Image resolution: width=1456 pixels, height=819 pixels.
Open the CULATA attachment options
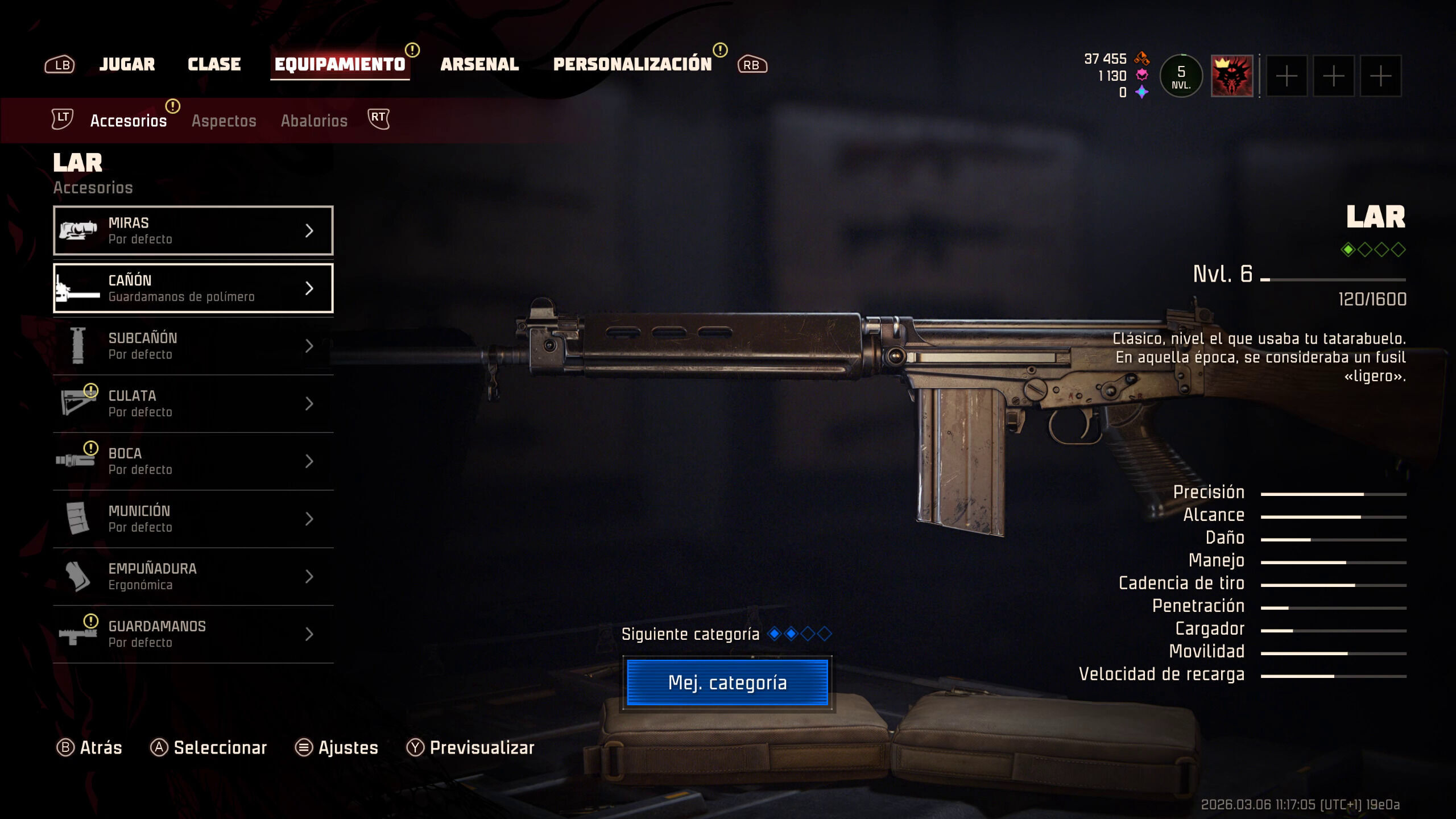[193, 403]
